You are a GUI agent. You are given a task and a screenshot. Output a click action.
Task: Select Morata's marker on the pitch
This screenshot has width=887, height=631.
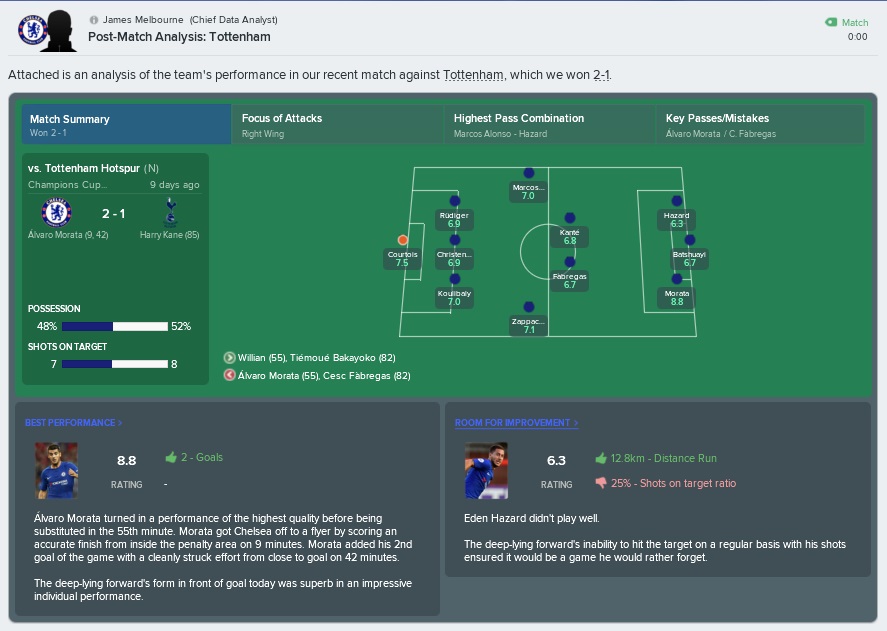[677, 280]
